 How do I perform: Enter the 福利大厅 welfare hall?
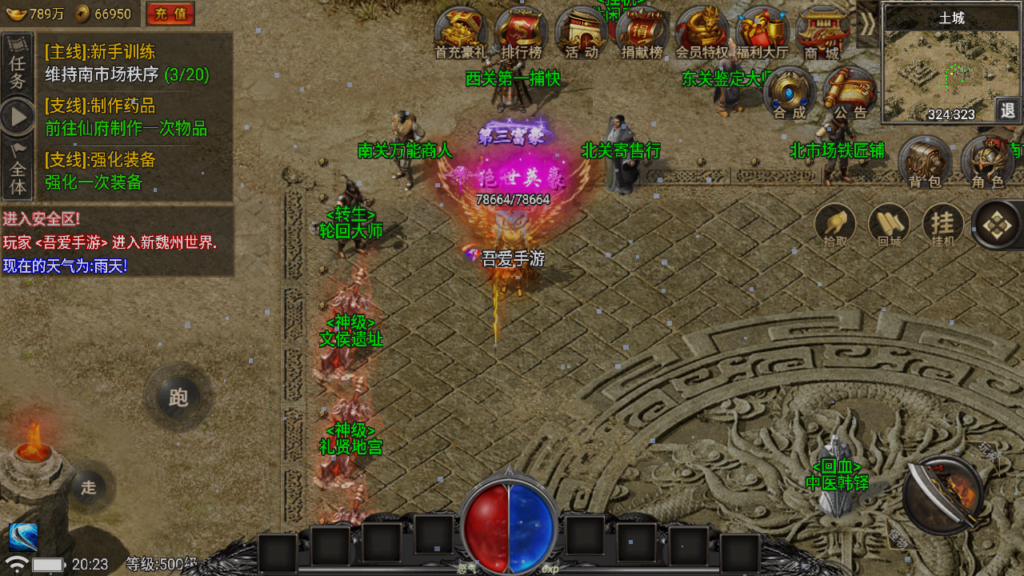pyautogui.click(x=762, y=32)
